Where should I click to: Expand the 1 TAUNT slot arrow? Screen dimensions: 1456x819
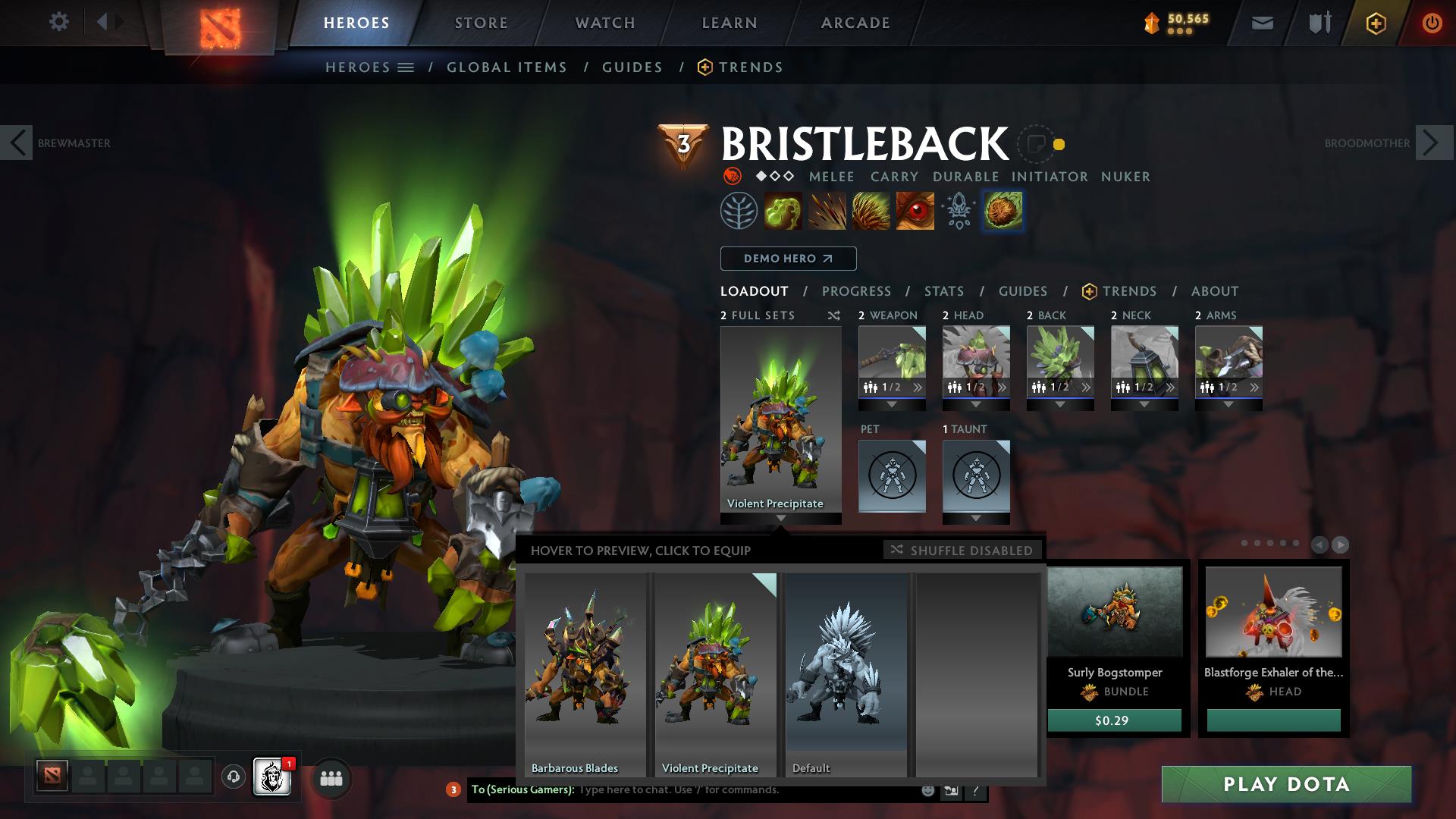point(976,519)
